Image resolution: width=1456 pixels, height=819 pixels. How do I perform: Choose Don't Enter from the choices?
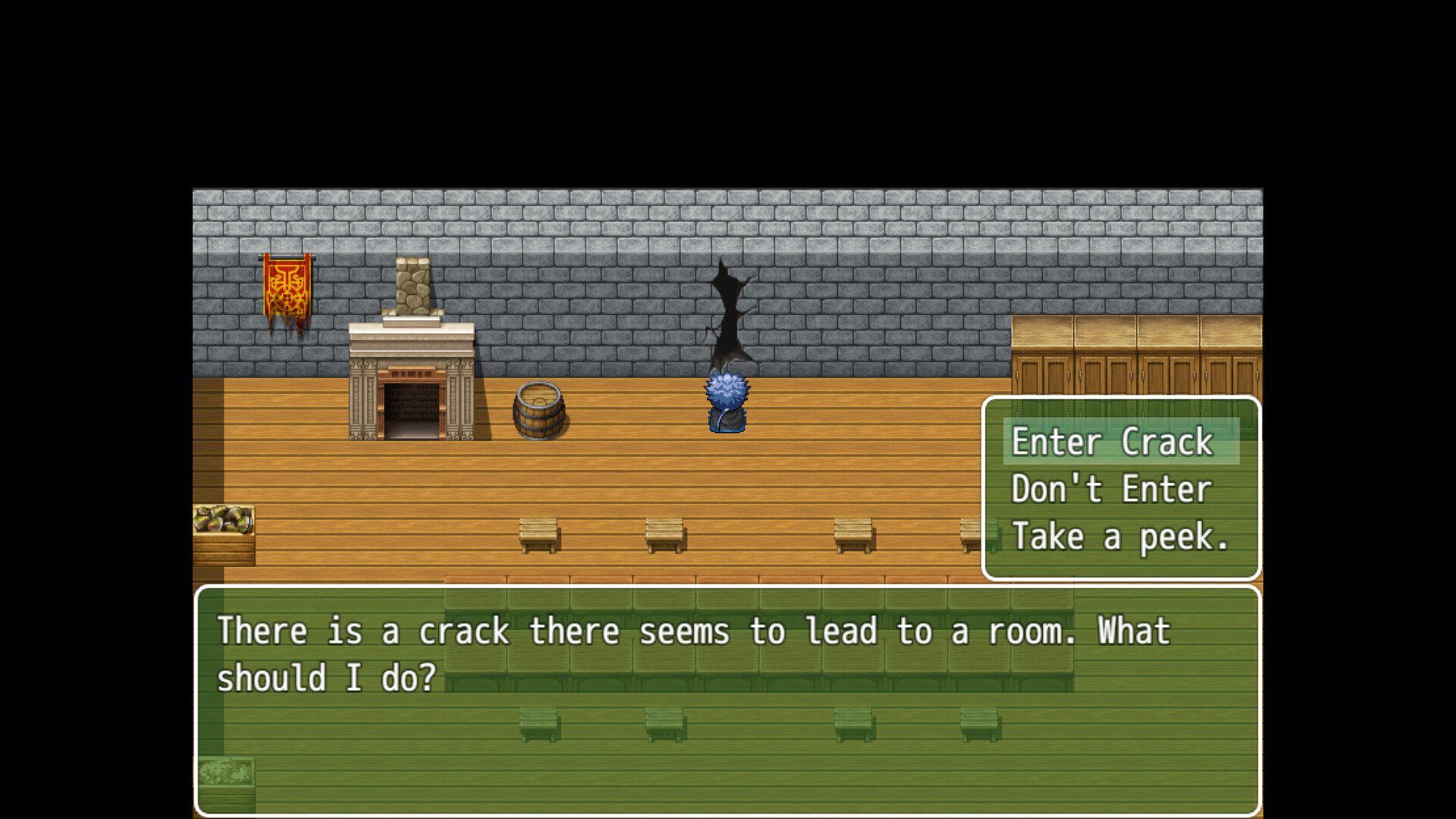click(x=1109, y=489)
